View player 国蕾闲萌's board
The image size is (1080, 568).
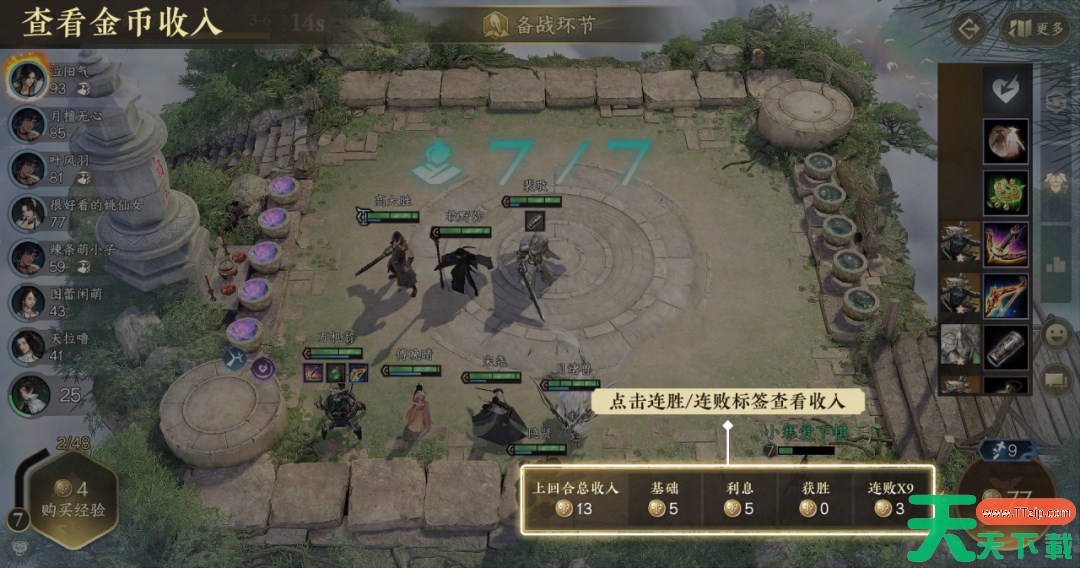(27, 301)
